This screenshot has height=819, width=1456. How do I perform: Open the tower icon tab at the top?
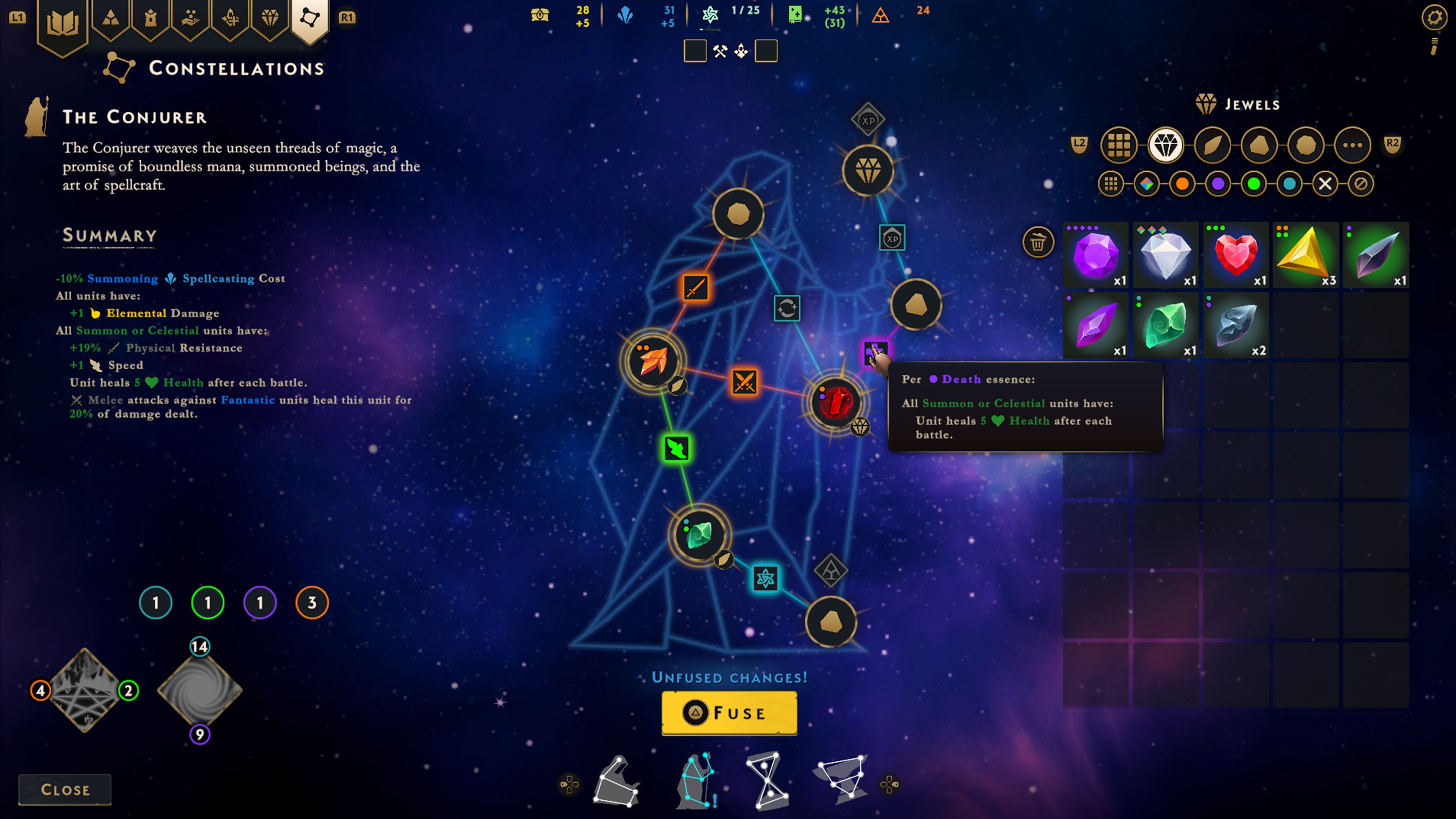[x=151, y=19]
